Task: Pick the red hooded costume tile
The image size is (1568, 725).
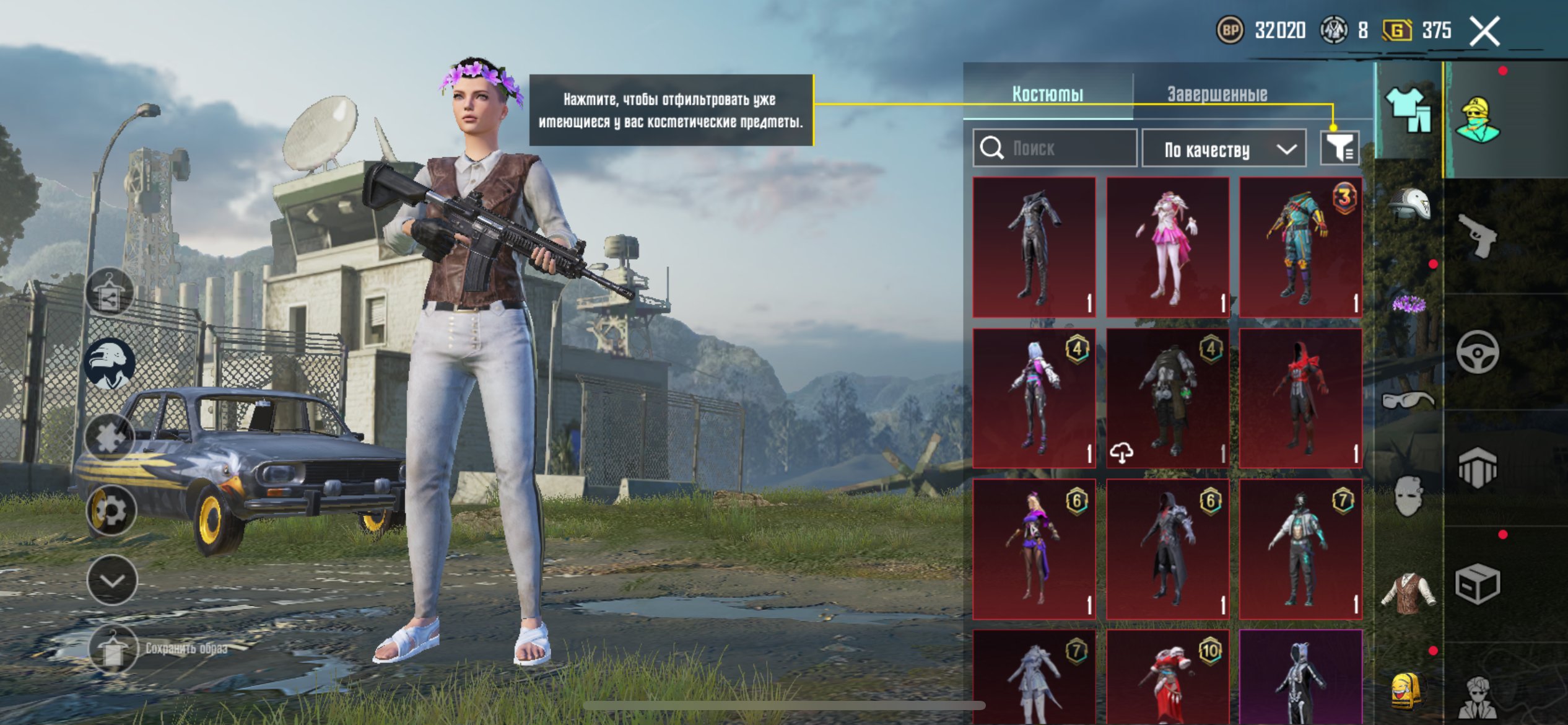Action: click(x=1300, y=398)
